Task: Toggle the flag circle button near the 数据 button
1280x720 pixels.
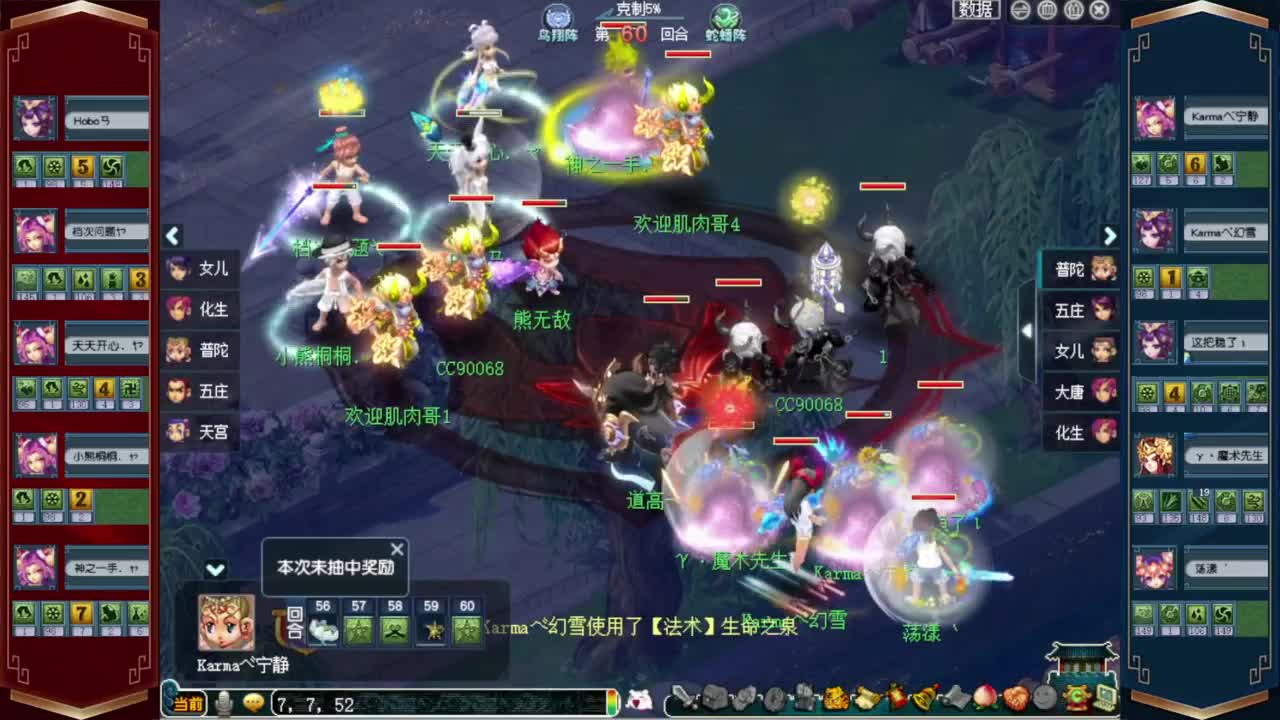Action: [x=1046, y=11]
